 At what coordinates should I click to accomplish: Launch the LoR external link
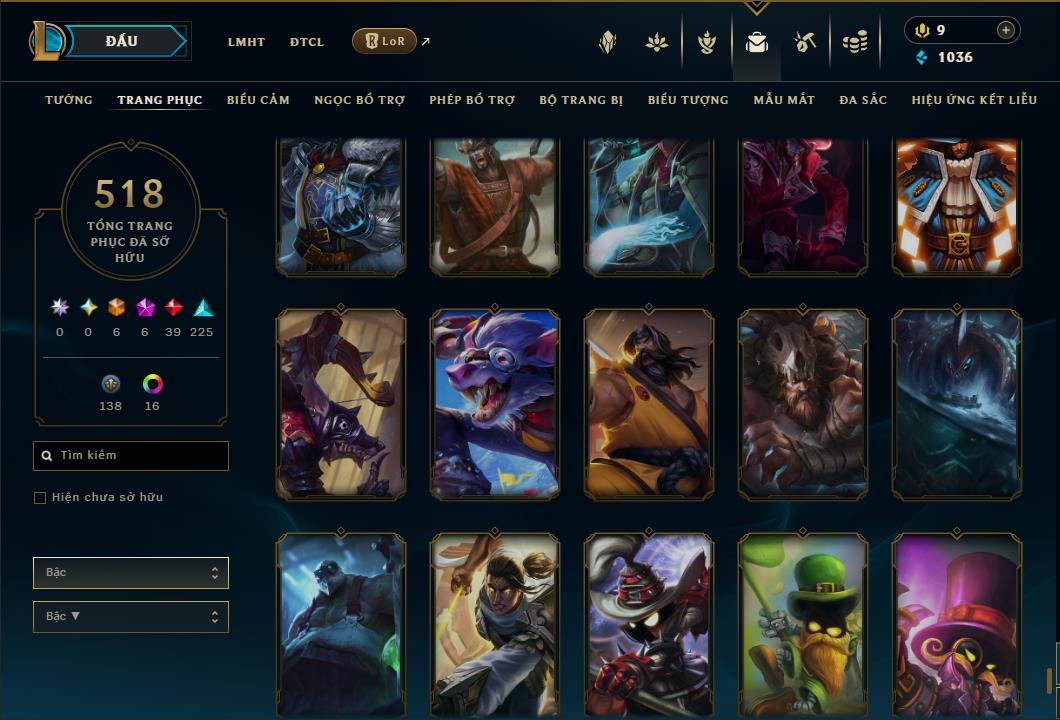click(x=385, y=41)
